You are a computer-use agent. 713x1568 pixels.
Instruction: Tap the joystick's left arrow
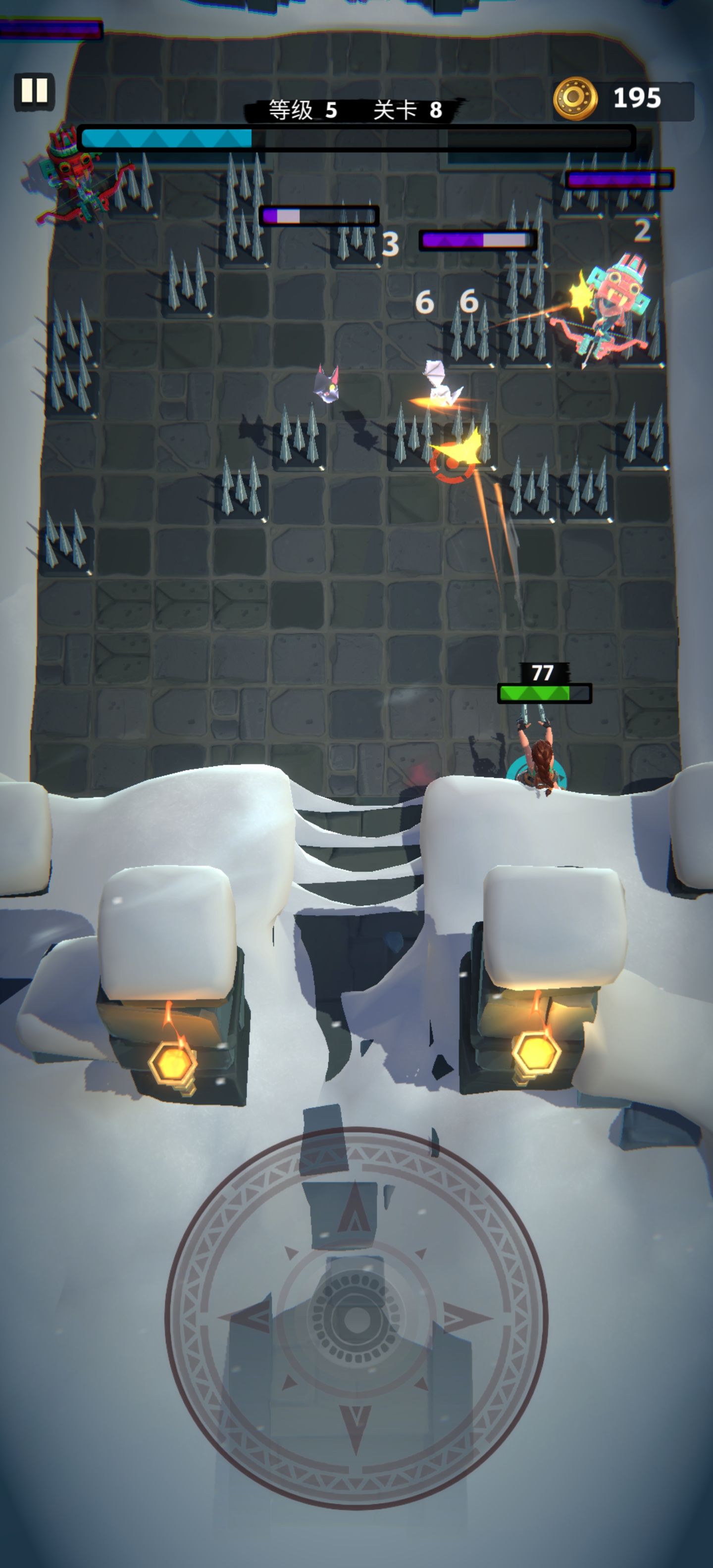click(247, 1319)
